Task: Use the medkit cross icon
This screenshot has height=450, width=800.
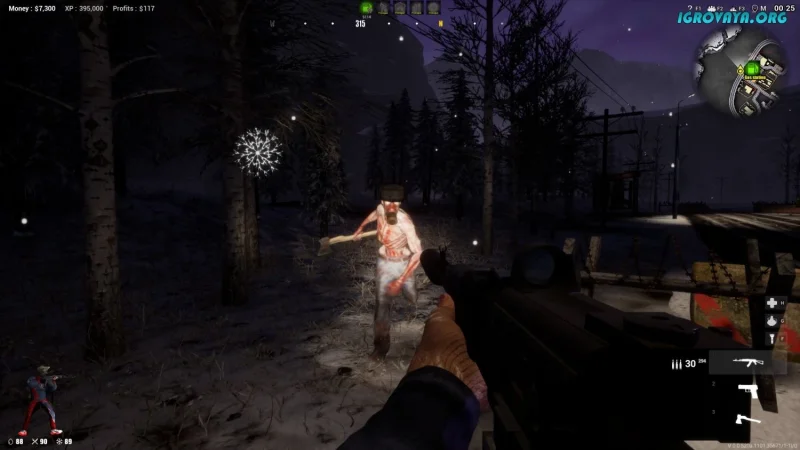Action: coord(771,302)
